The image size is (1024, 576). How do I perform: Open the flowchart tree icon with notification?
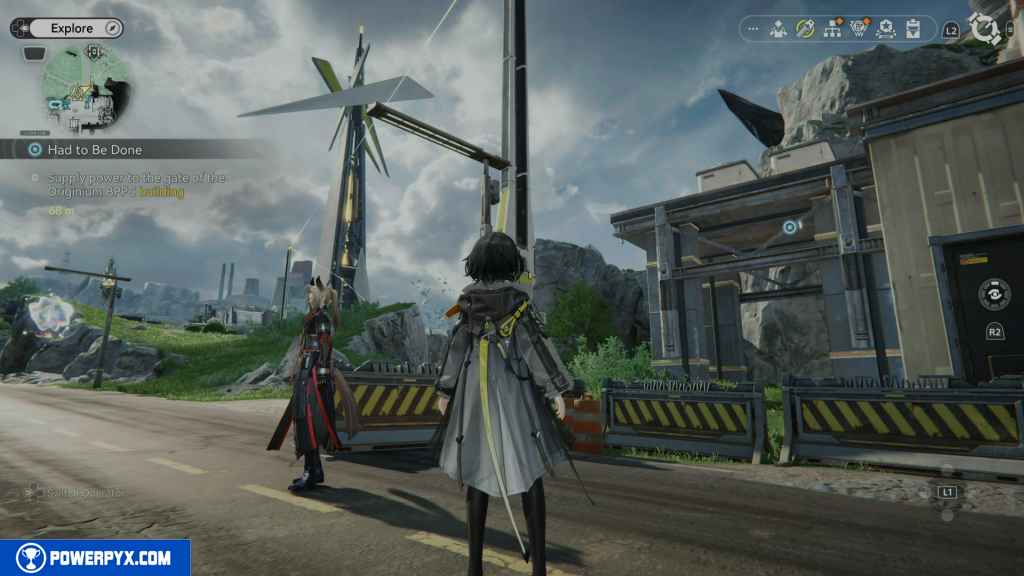pos(832,29)
